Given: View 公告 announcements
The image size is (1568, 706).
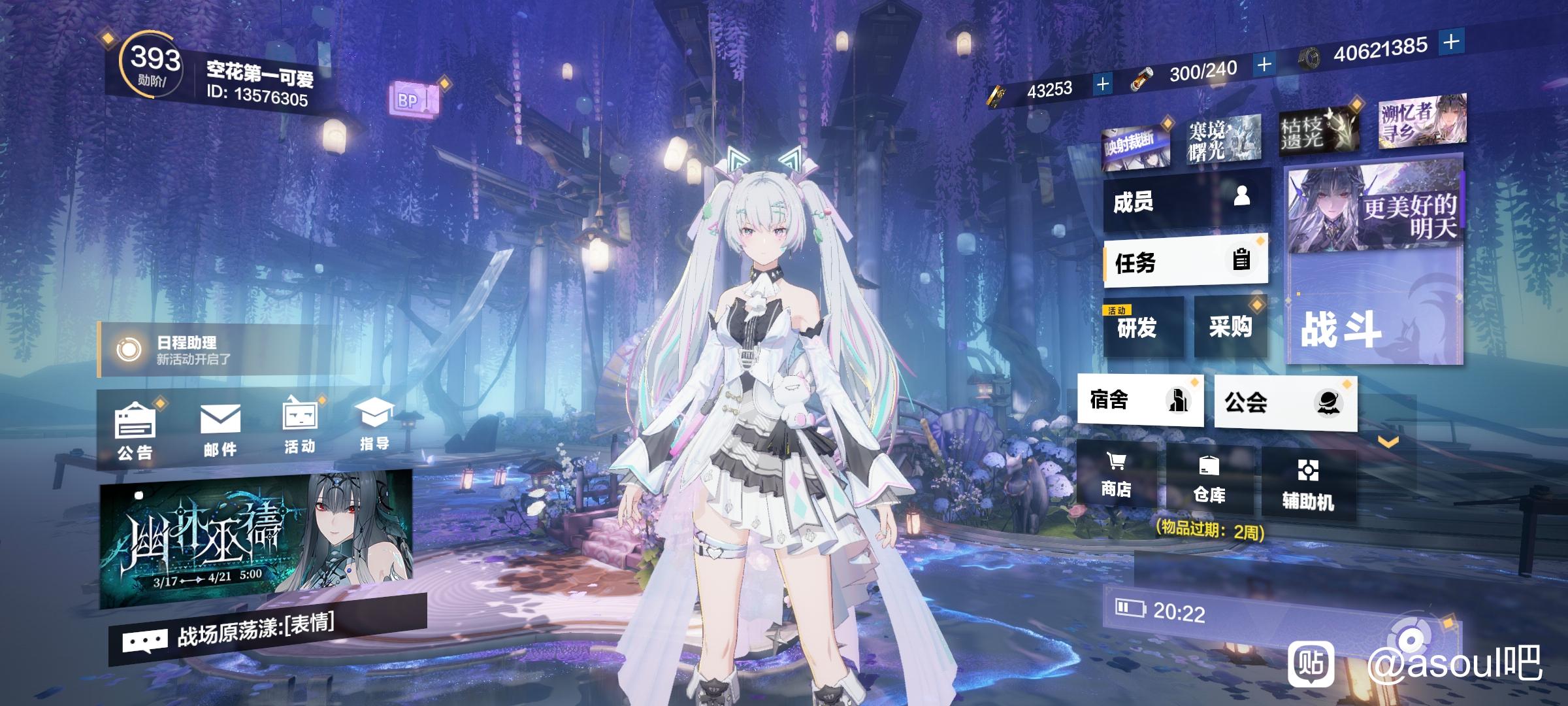Looking at the screenshot, I should point(135,431).
